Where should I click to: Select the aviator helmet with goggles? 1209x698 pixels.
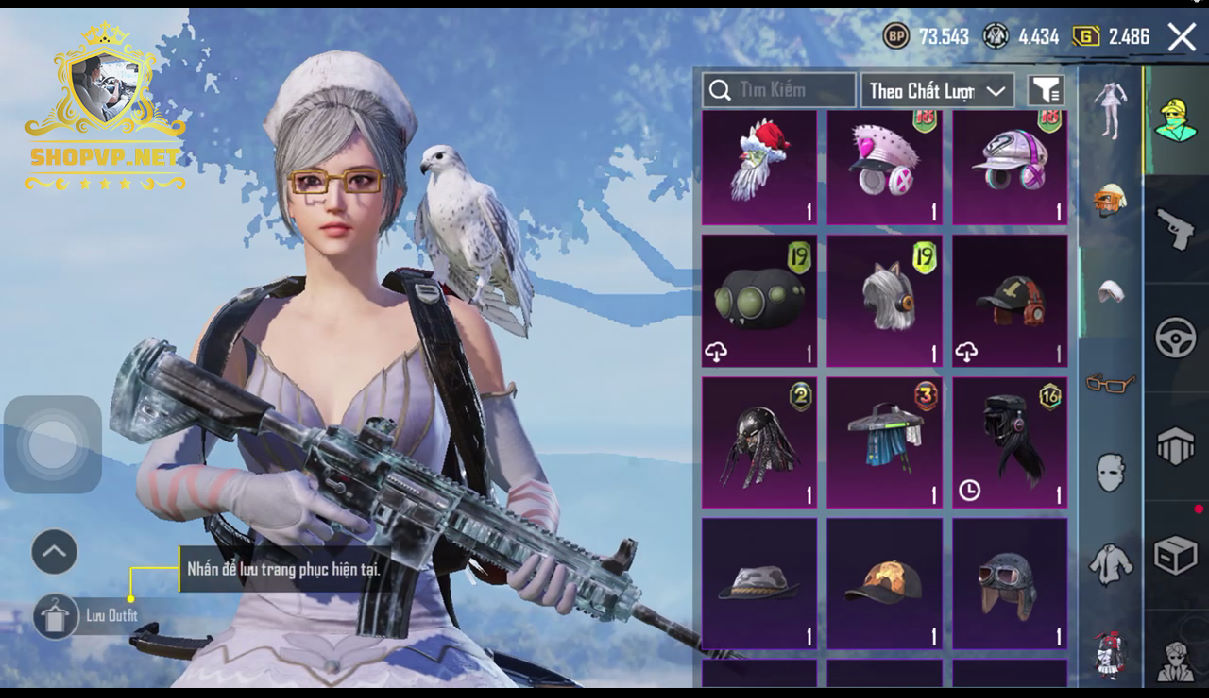pyautogui.click(x=1009, y=584)
